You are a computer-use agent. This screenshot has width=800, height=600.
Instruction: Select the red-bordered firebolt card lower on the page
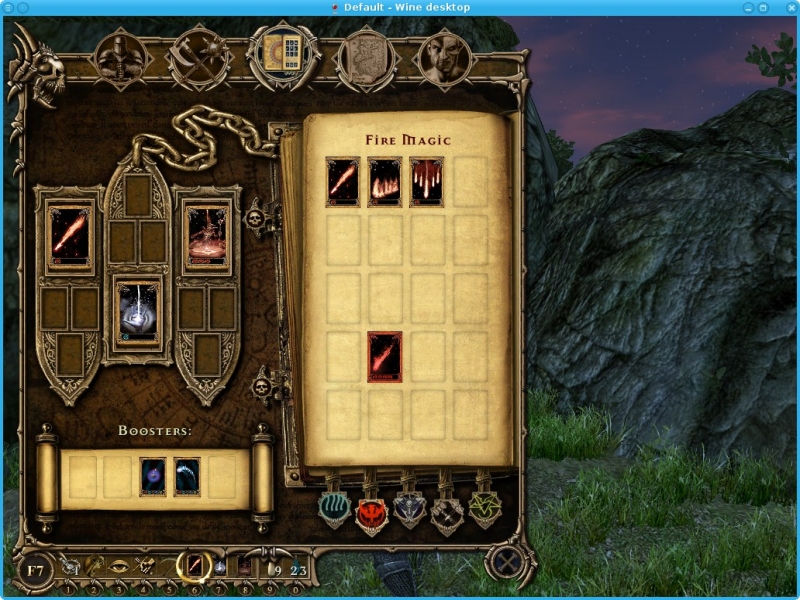(x=385, y=357)
